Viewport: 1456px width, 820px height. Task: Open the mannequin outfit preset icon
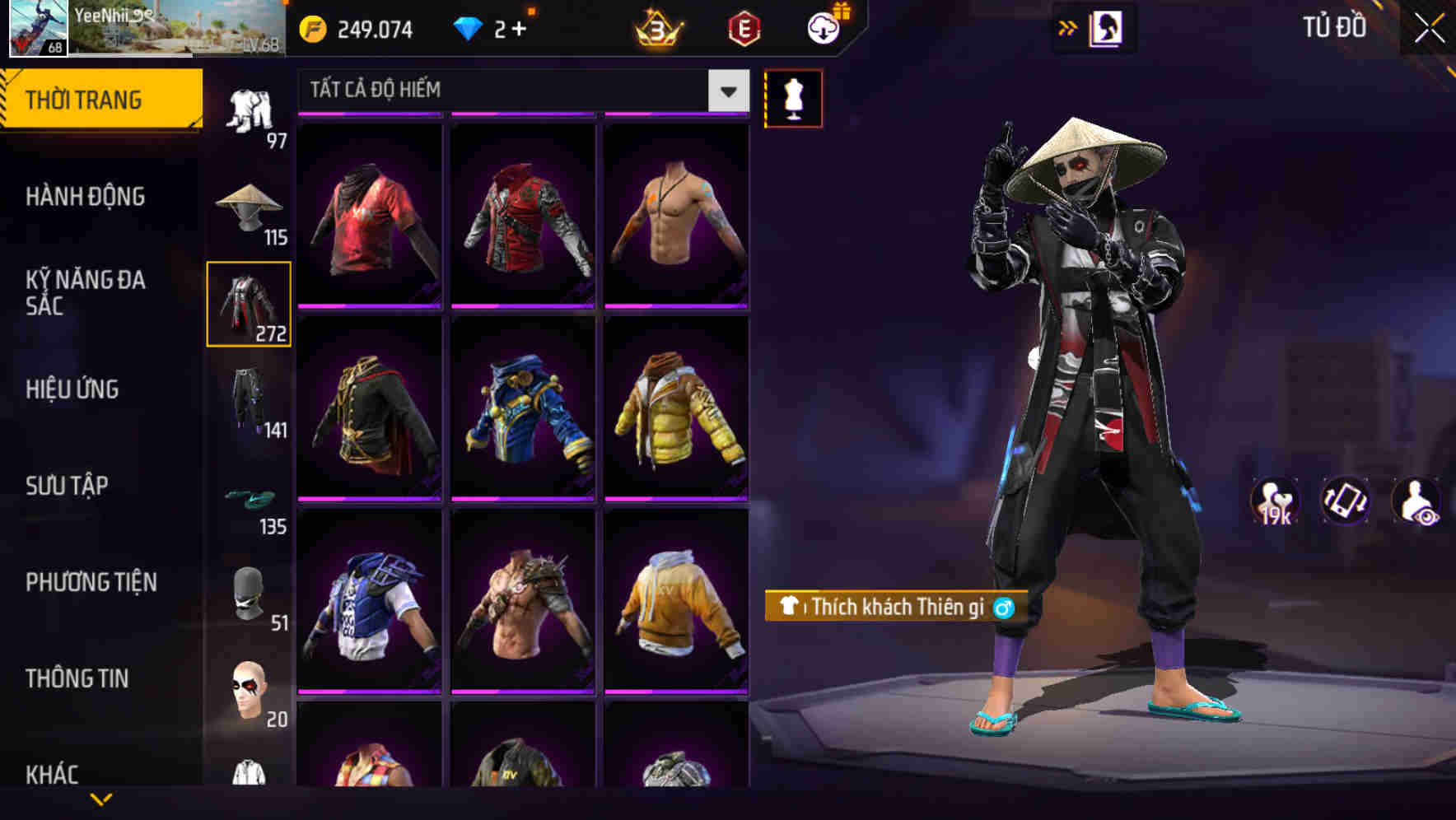(x=794, y=98)
